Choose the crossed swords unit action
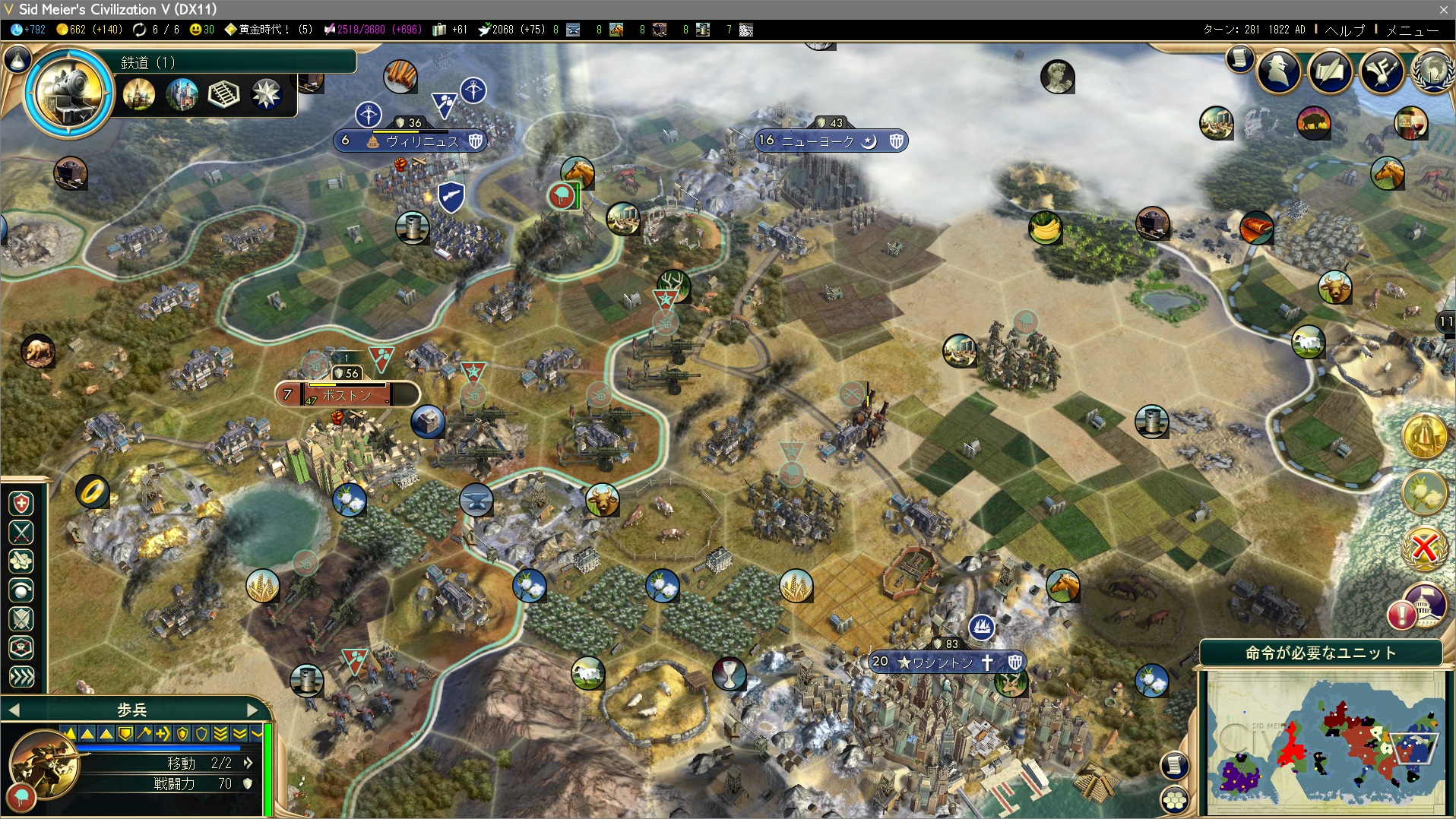 click(21, 533)
